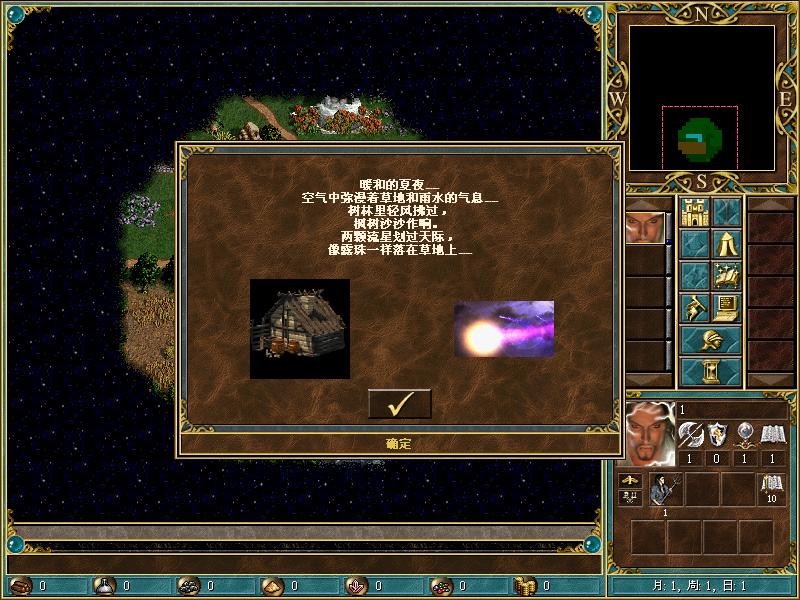Click the golden tent button
The height and width of the screenshot is (600, 800).
pos(726,243)
